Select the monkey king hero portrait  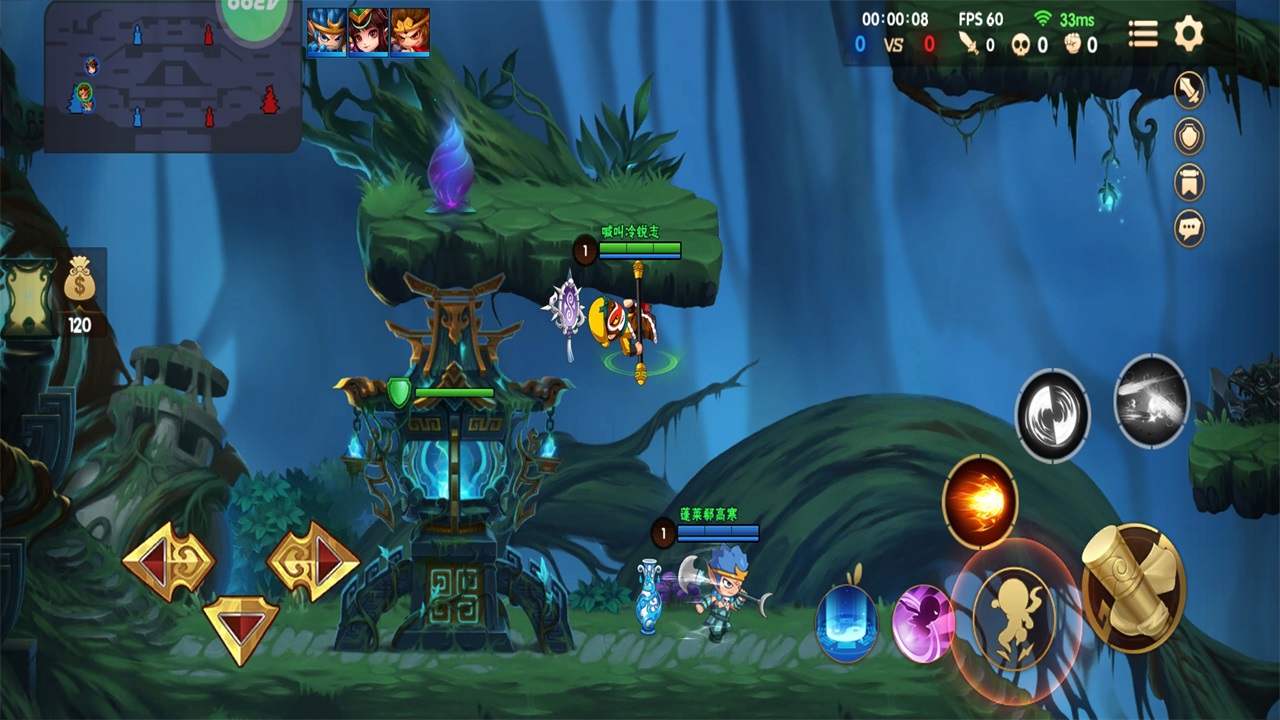410,32
